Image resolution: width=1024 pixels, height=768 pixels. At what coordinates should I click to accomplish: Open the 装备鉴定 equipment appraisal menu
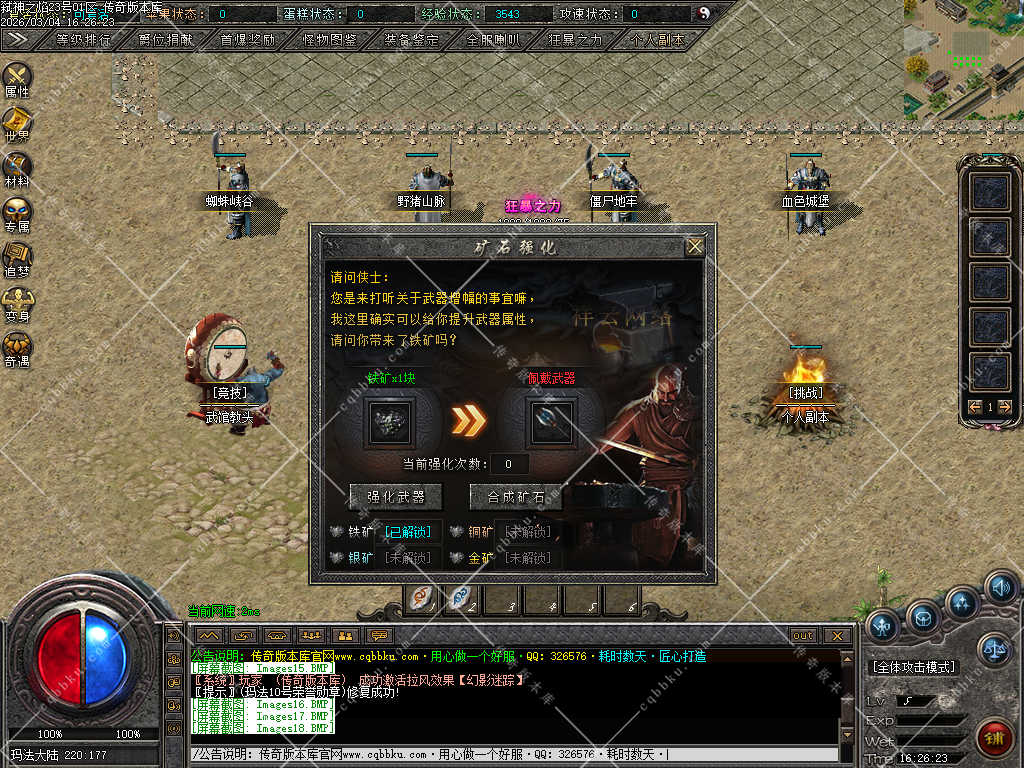pos(412,40)
